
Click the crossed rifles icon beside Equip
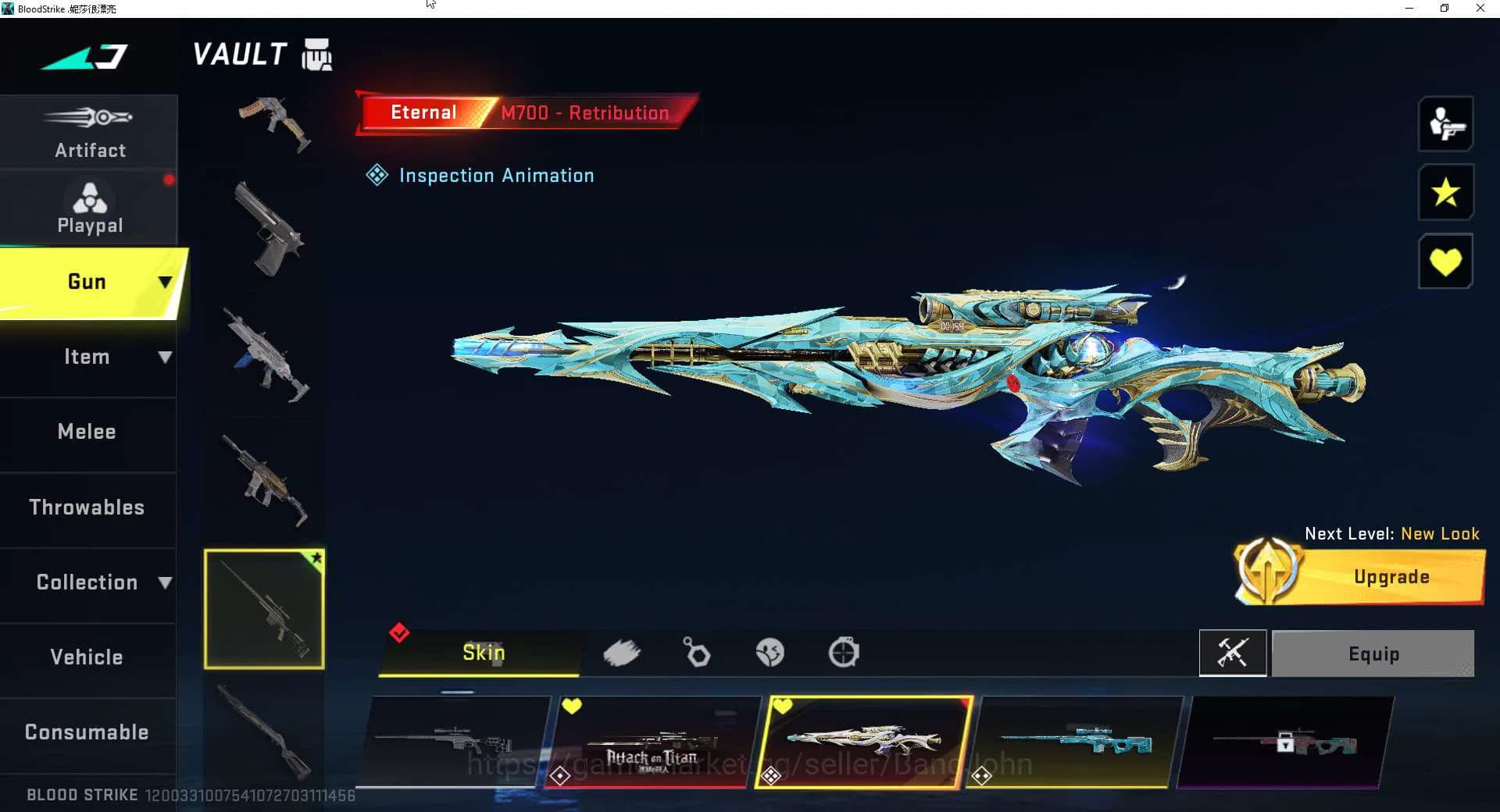(x=1233, y=653)
